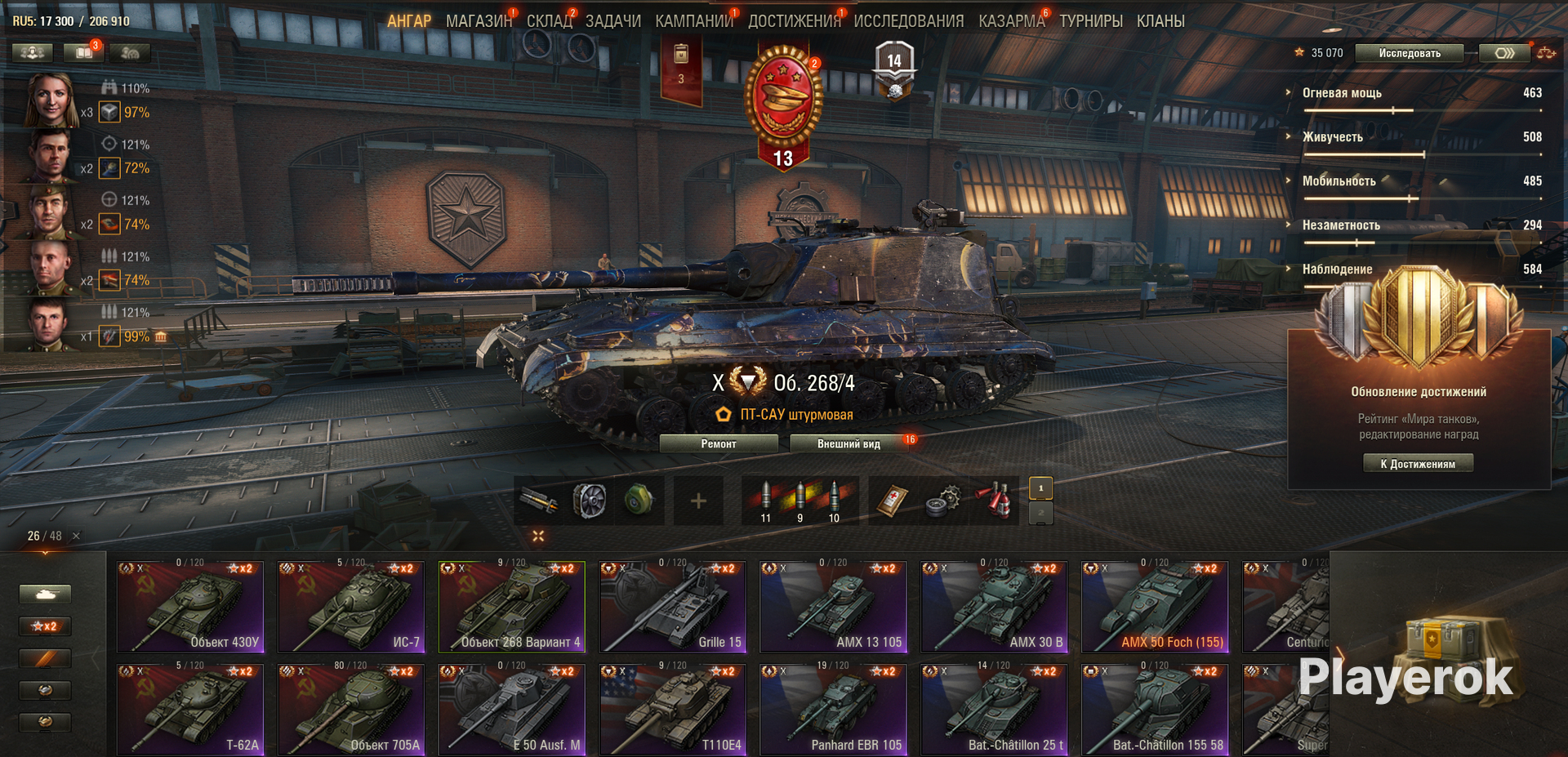The width and height of the screenshot is (1568, 757).
Task: Choose the Grille 15 tank card
Action: tap(672, 606)
